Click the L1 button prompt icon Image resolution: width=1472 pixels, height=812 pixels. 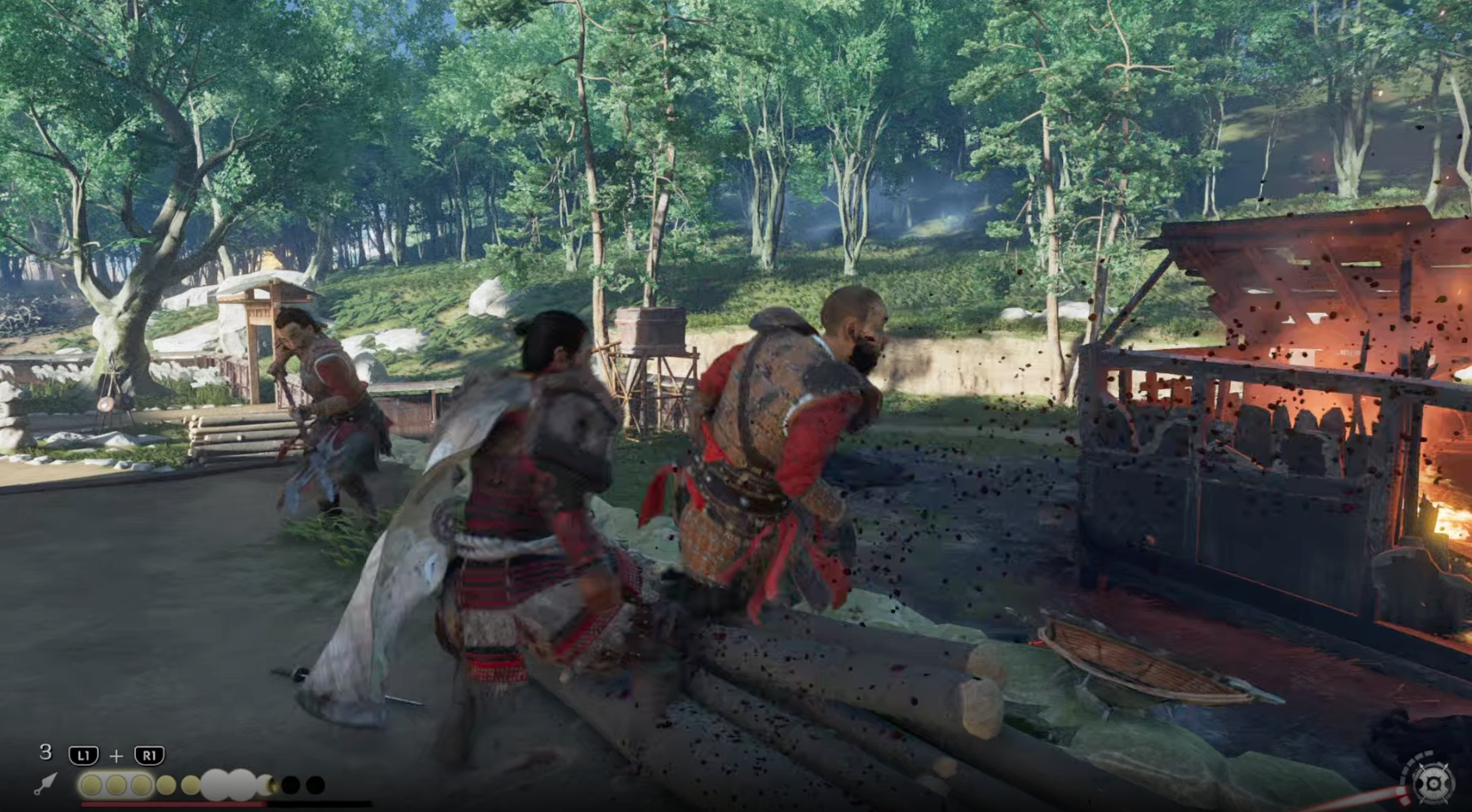tap(84, 755)
